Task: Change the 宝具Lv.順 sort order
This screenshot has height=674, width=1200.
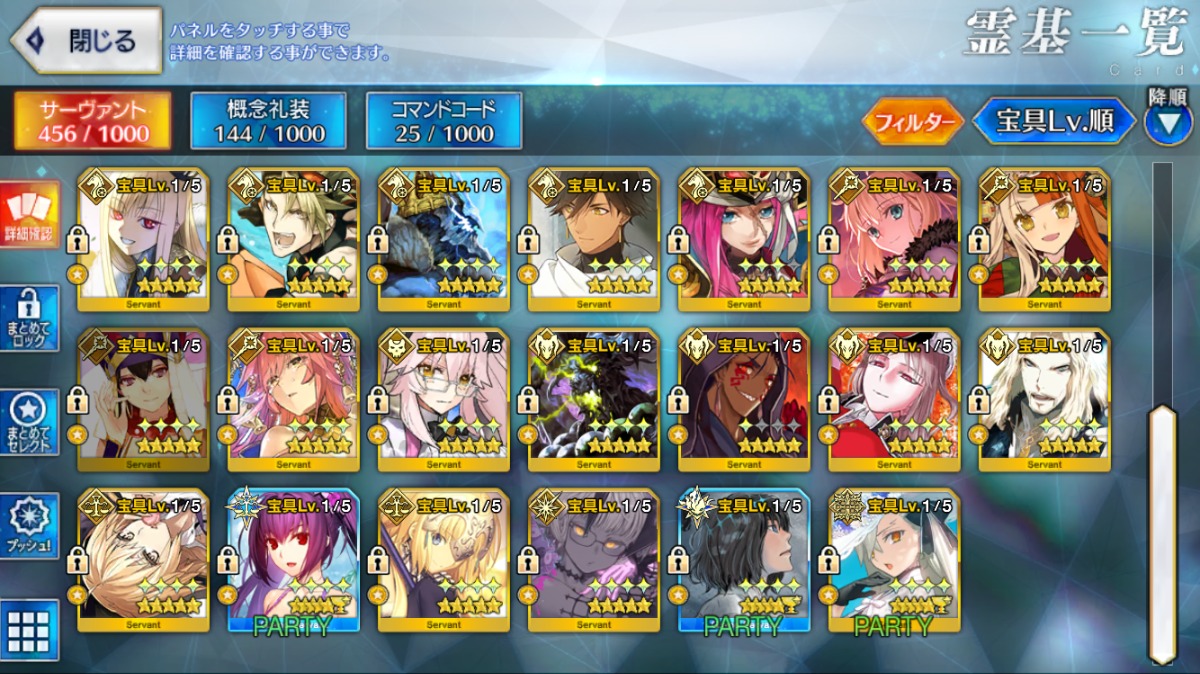Action: coord(1054,122)
